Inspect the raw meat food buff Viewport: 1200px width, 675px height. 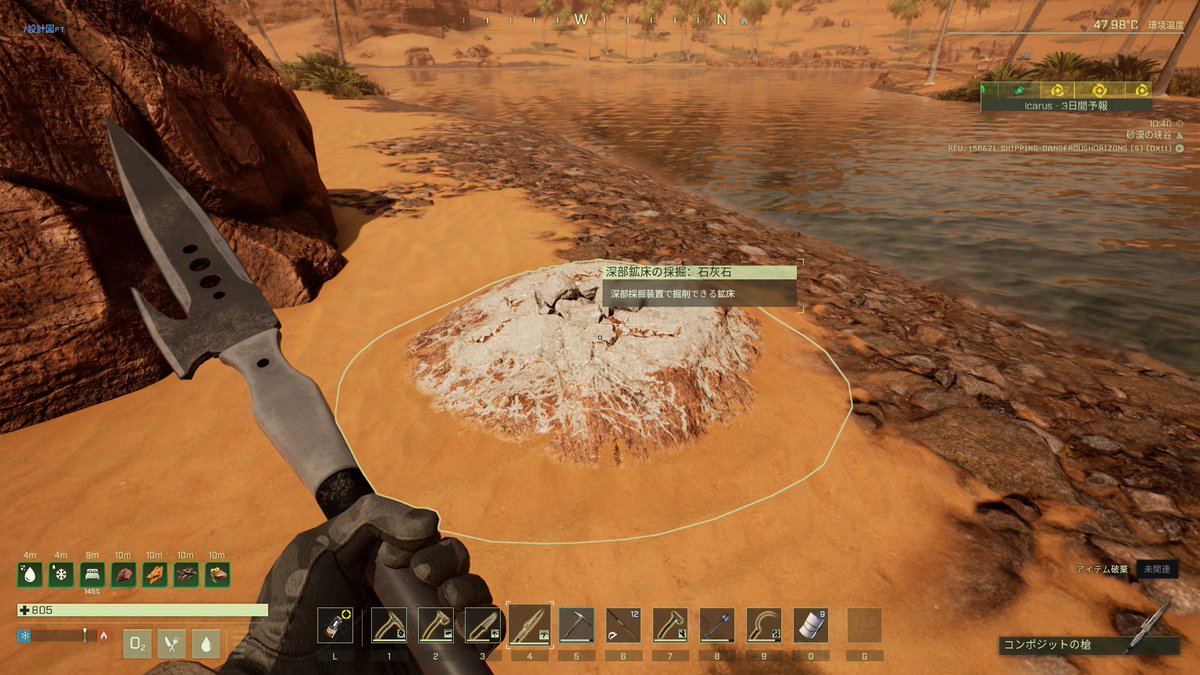tap(123, 575)
